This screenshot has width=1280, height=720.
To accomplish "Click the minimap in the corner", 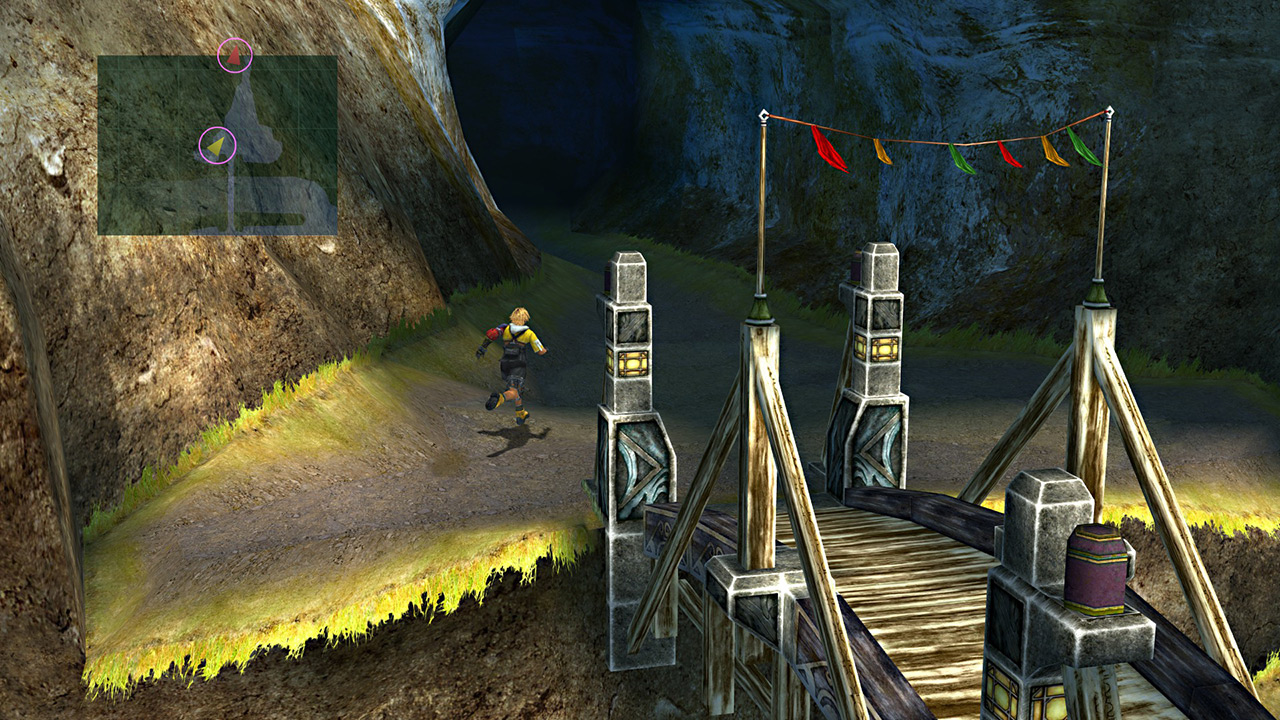I will tap(217, 145).
